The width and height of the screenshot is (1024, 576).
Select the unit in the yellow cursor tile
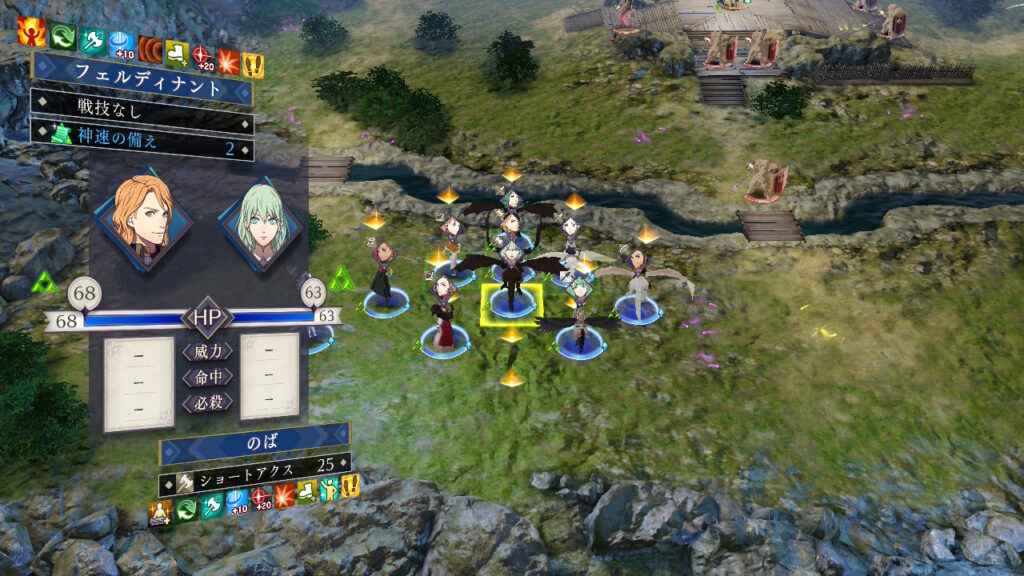pos(512,288)
